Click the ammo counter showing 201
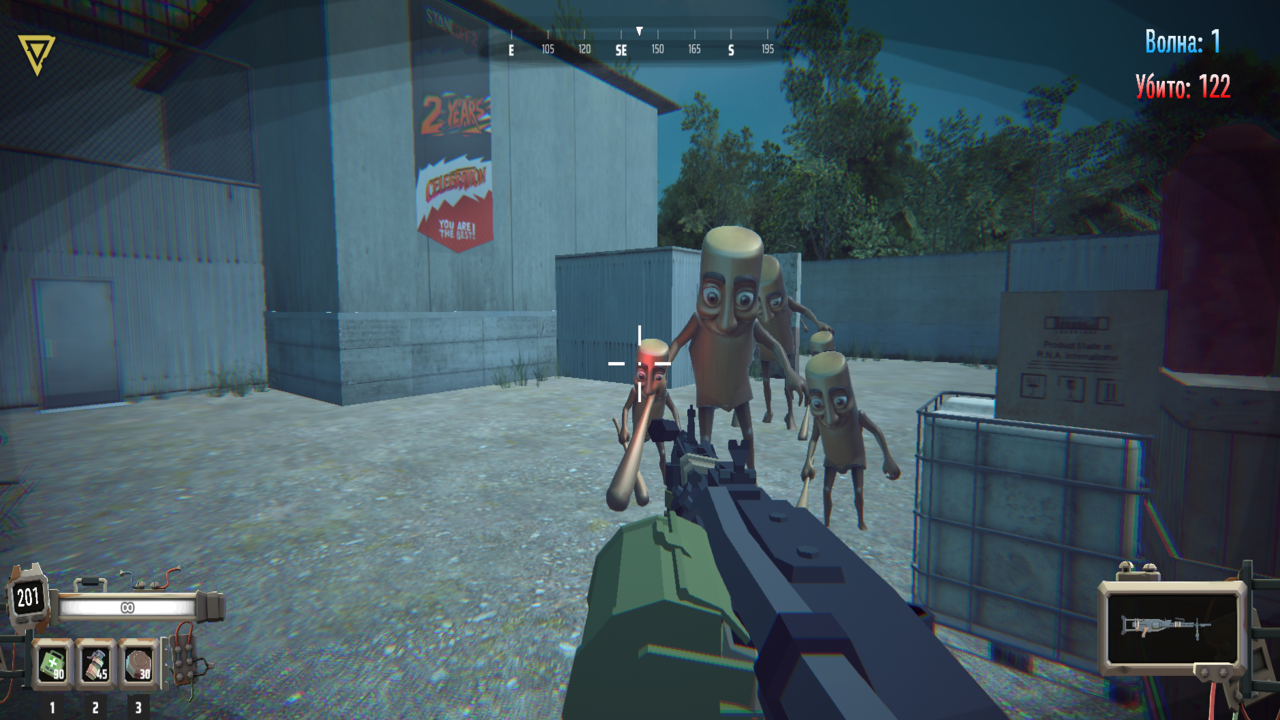This screenshot has height=720, width=1280. 29,596
